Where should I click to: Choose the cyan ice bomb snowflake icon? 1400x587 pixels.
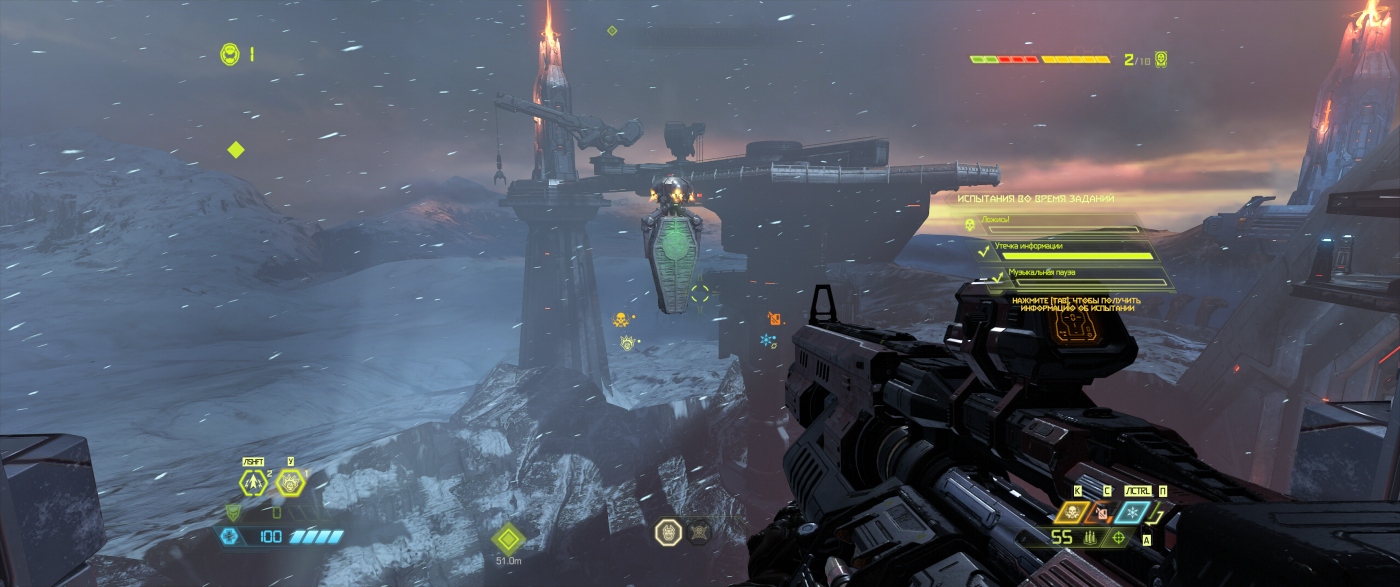pos(1131,513)
